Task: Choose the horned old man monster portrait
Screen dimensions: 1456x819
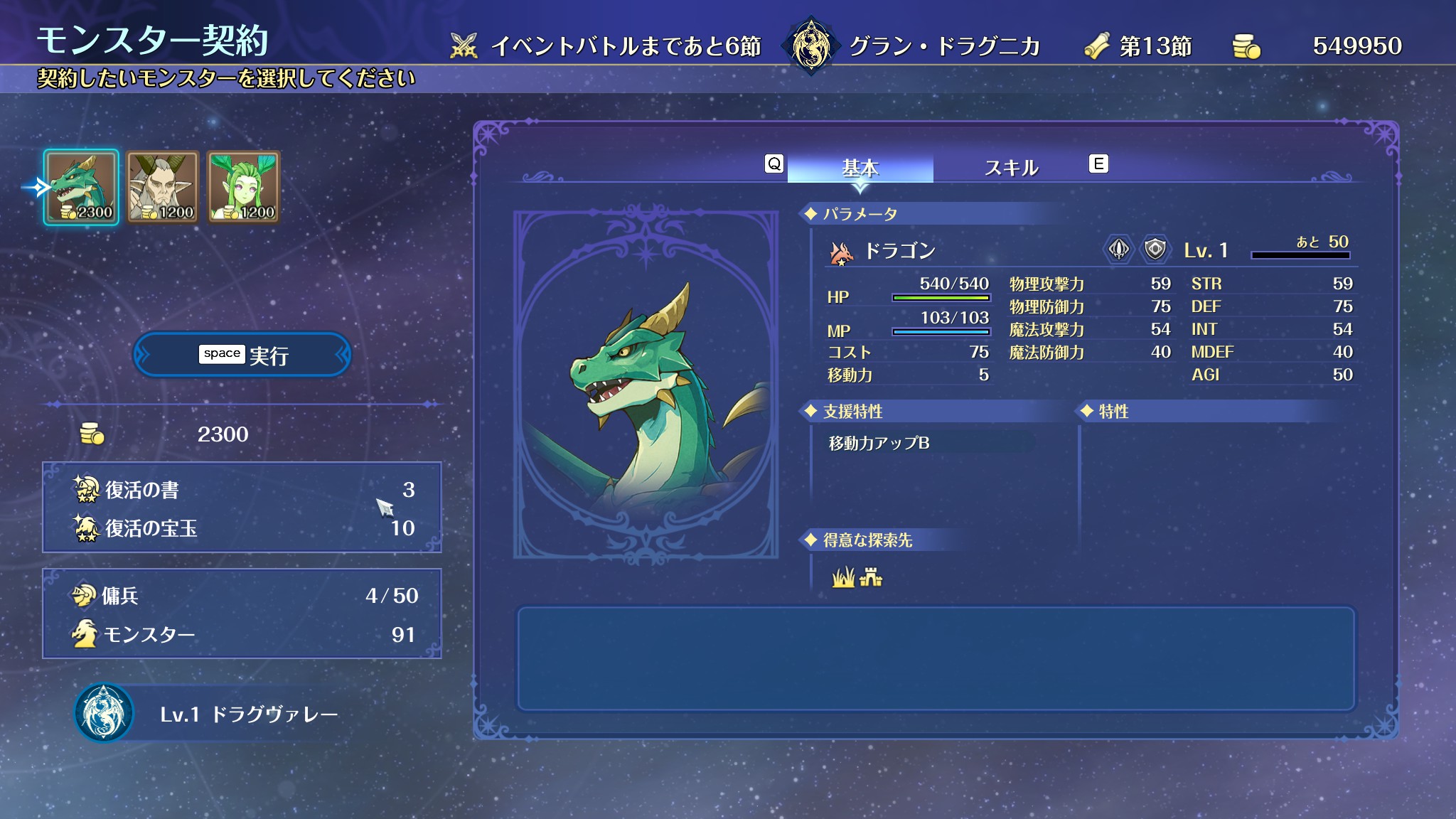Action: 162,187
